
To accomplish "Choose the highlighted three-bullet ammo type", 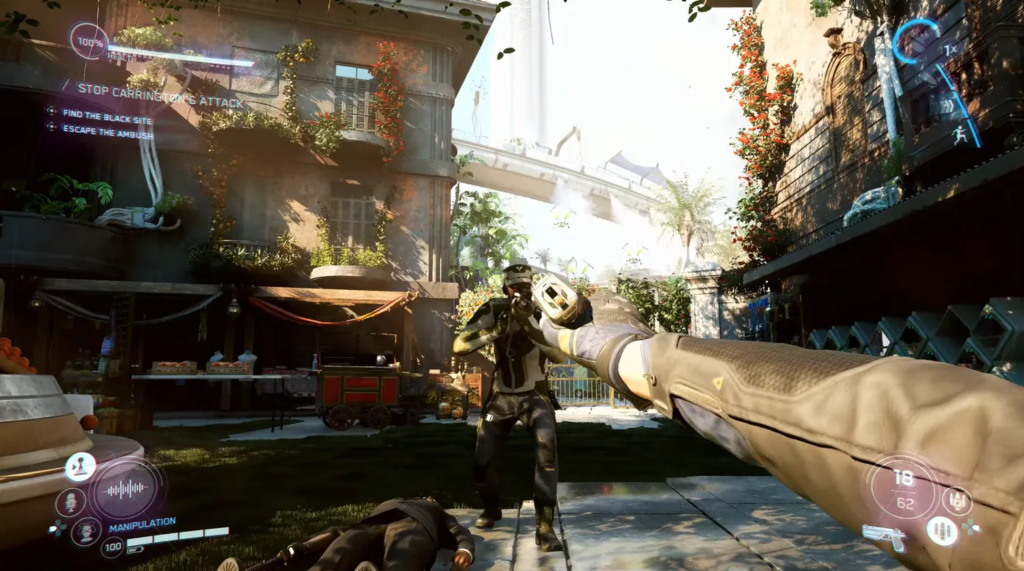I will (x=941, y=530).
